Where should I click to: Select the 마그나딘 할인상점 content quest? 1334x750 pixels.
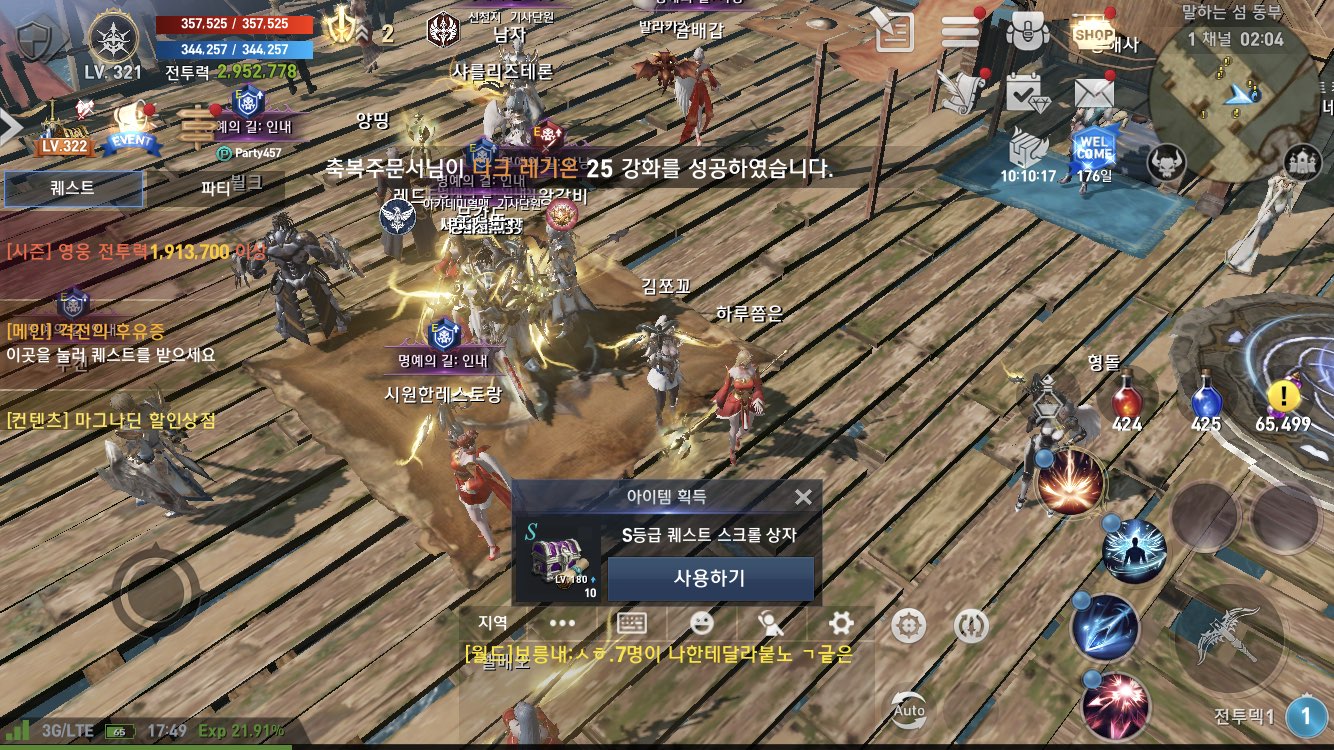pyautogui.click(x=111, y=421)
